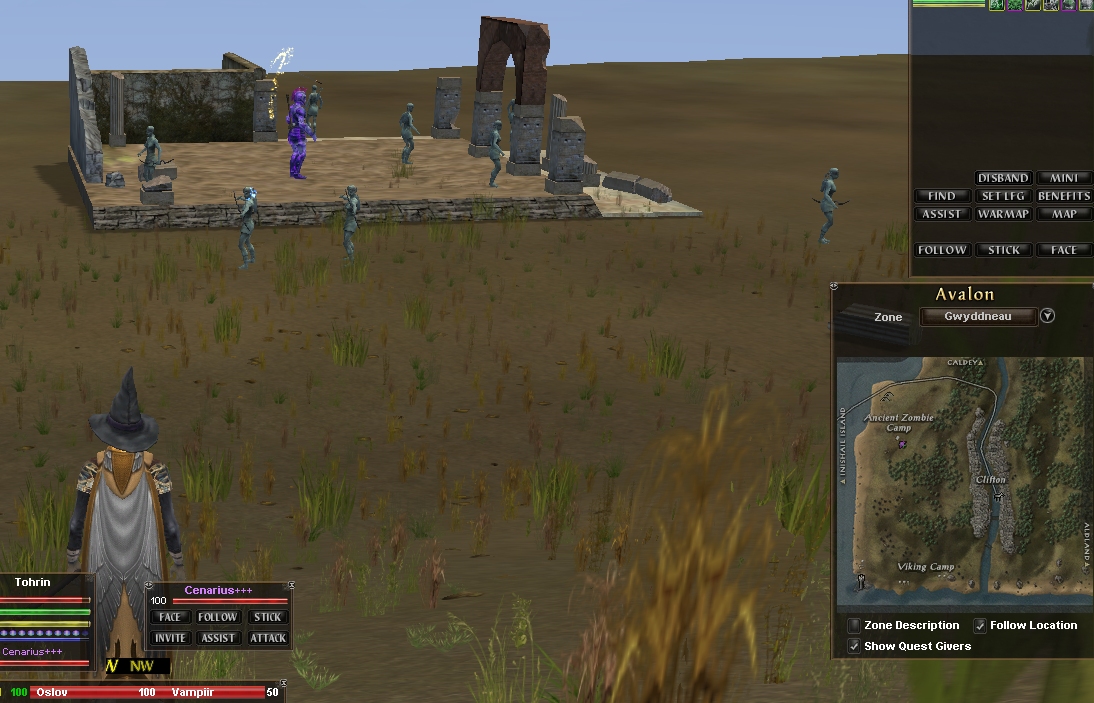Image resolution: width=1094 pixels, height=703 pixels.
Task: Click the Viking Camp label on the map
Action: click(x=925, y=567)
